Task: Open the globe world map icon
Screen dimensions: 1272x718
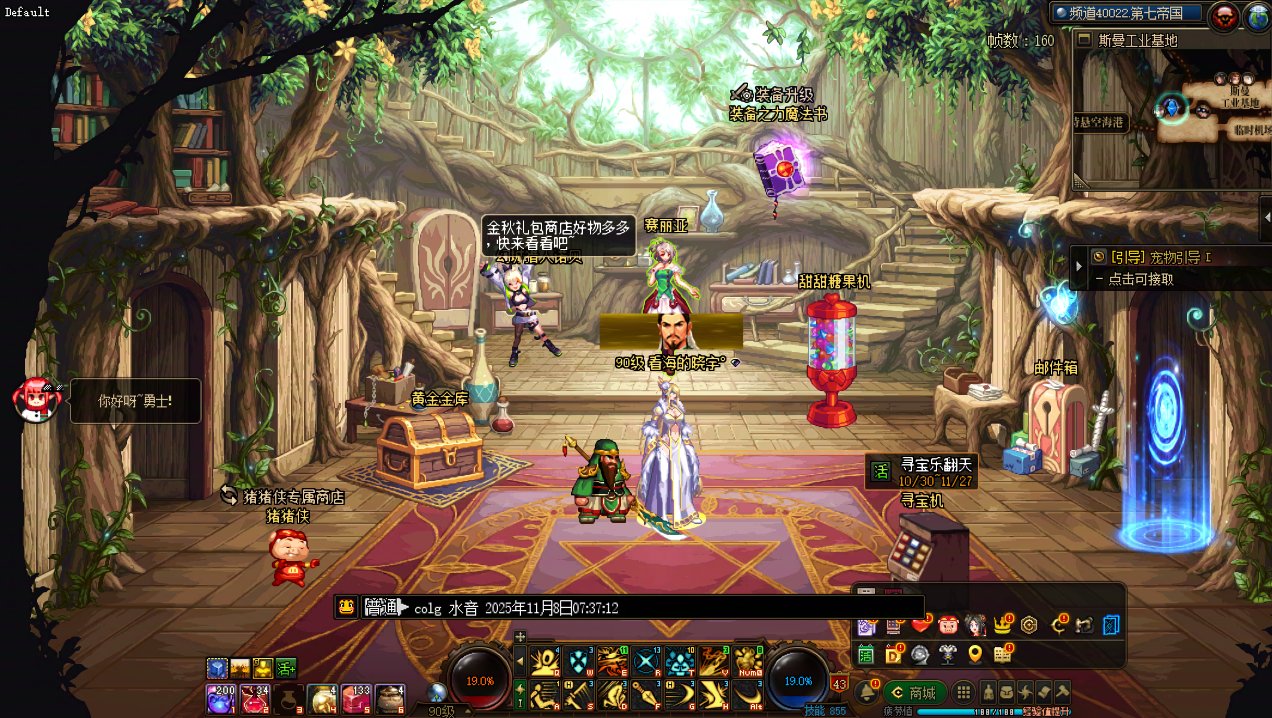Action: click(x=1257, y=15)
